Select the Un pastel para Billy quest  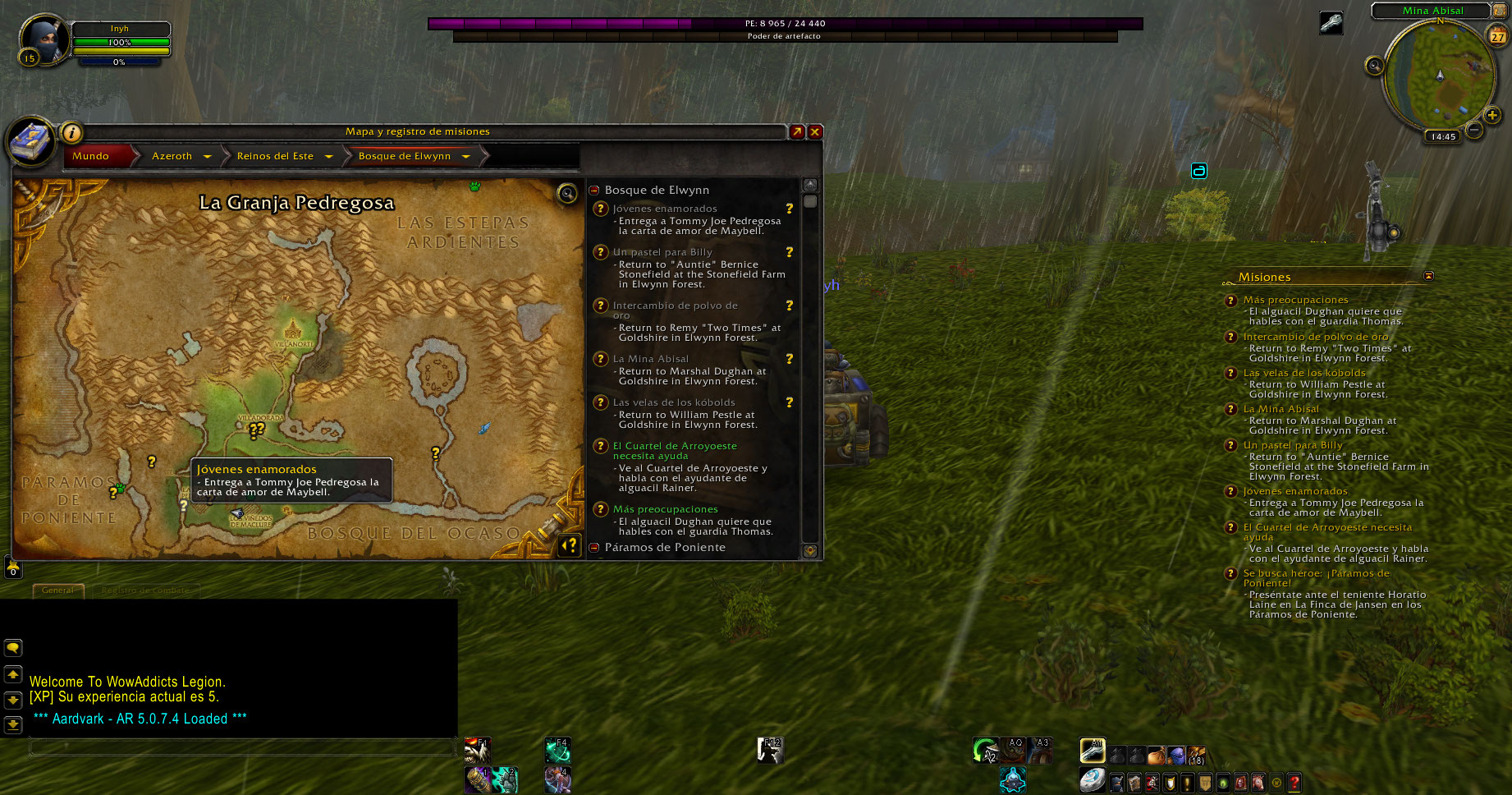point(662,252)
